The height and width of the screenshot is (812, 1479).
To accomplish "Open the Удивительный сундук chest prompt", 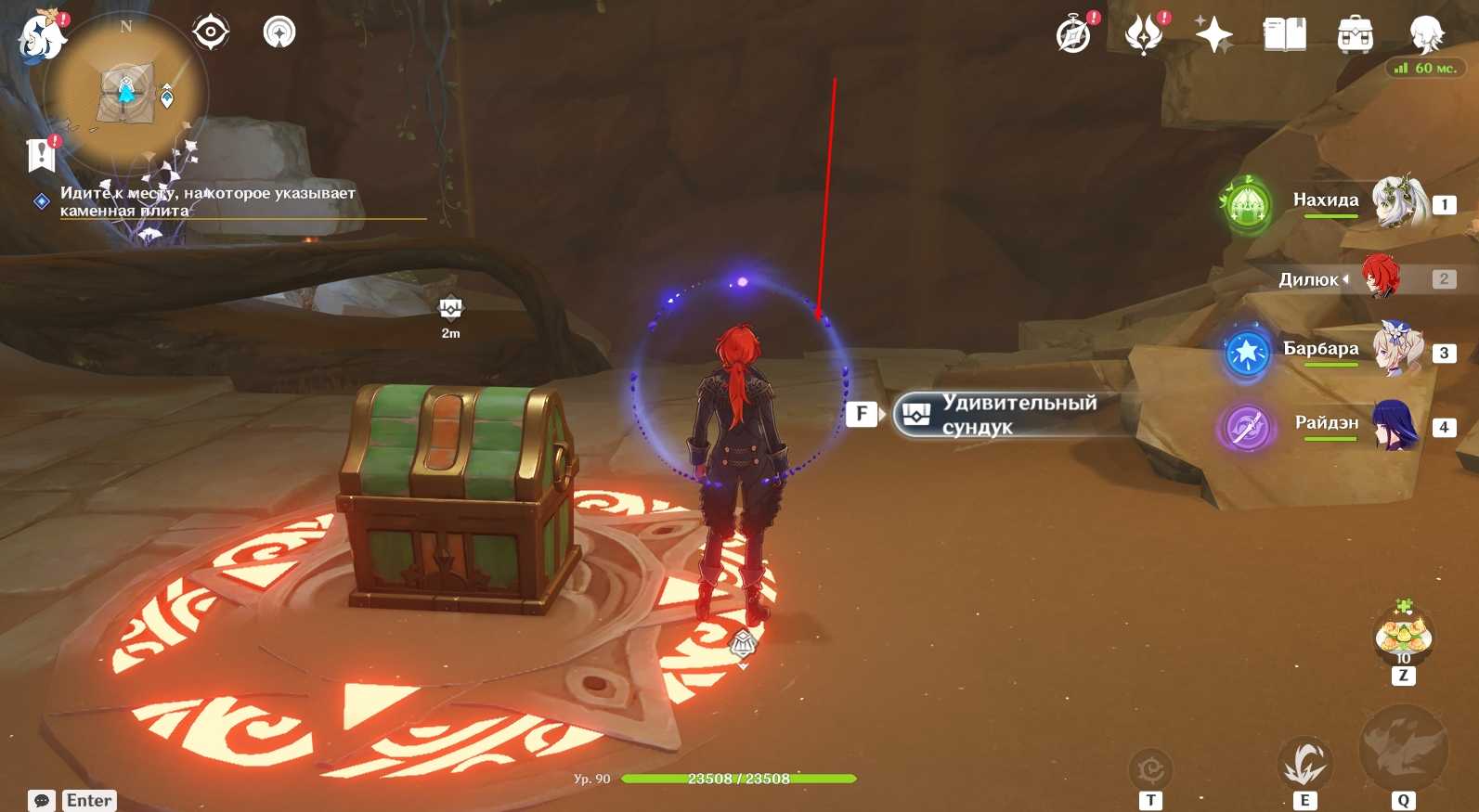I will 1007,415.
